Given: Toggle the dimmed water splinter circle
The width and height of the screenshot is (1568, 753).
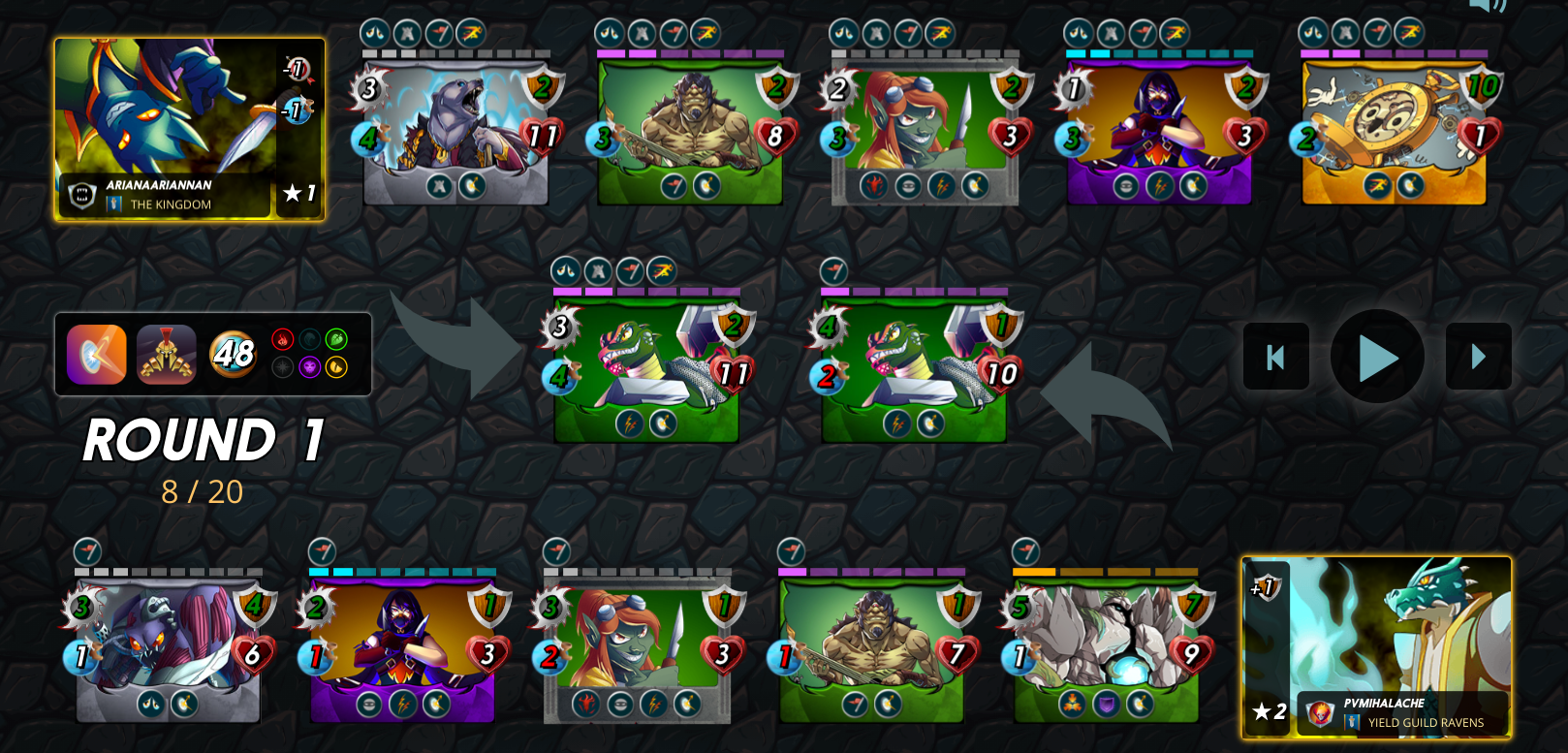Looking at the screenshot, I should coord(308,338).
